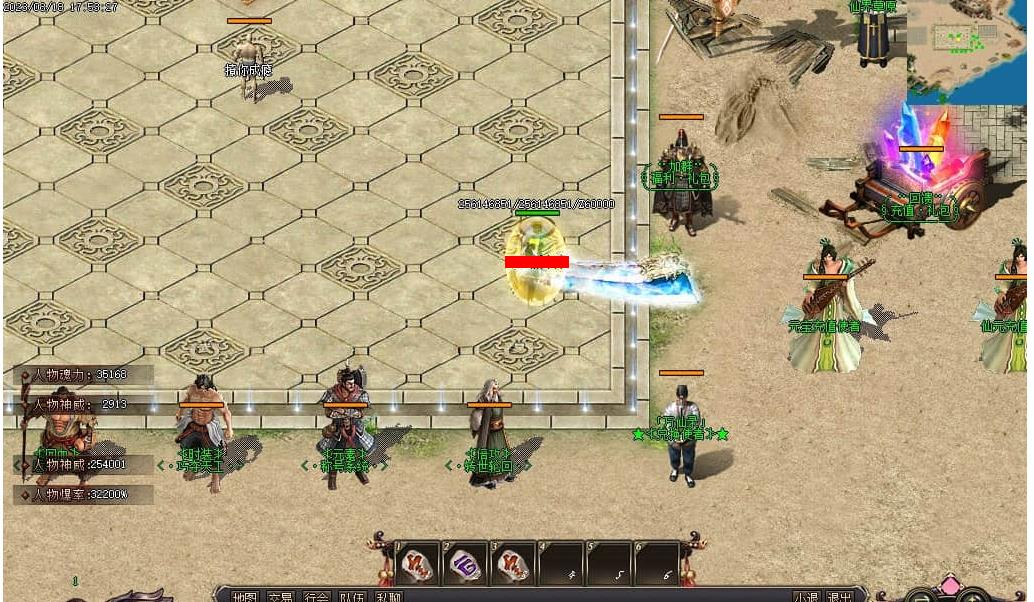Open the 行会 guild panel
This screenshot has width=1034, height=602.
click(316, 597)
